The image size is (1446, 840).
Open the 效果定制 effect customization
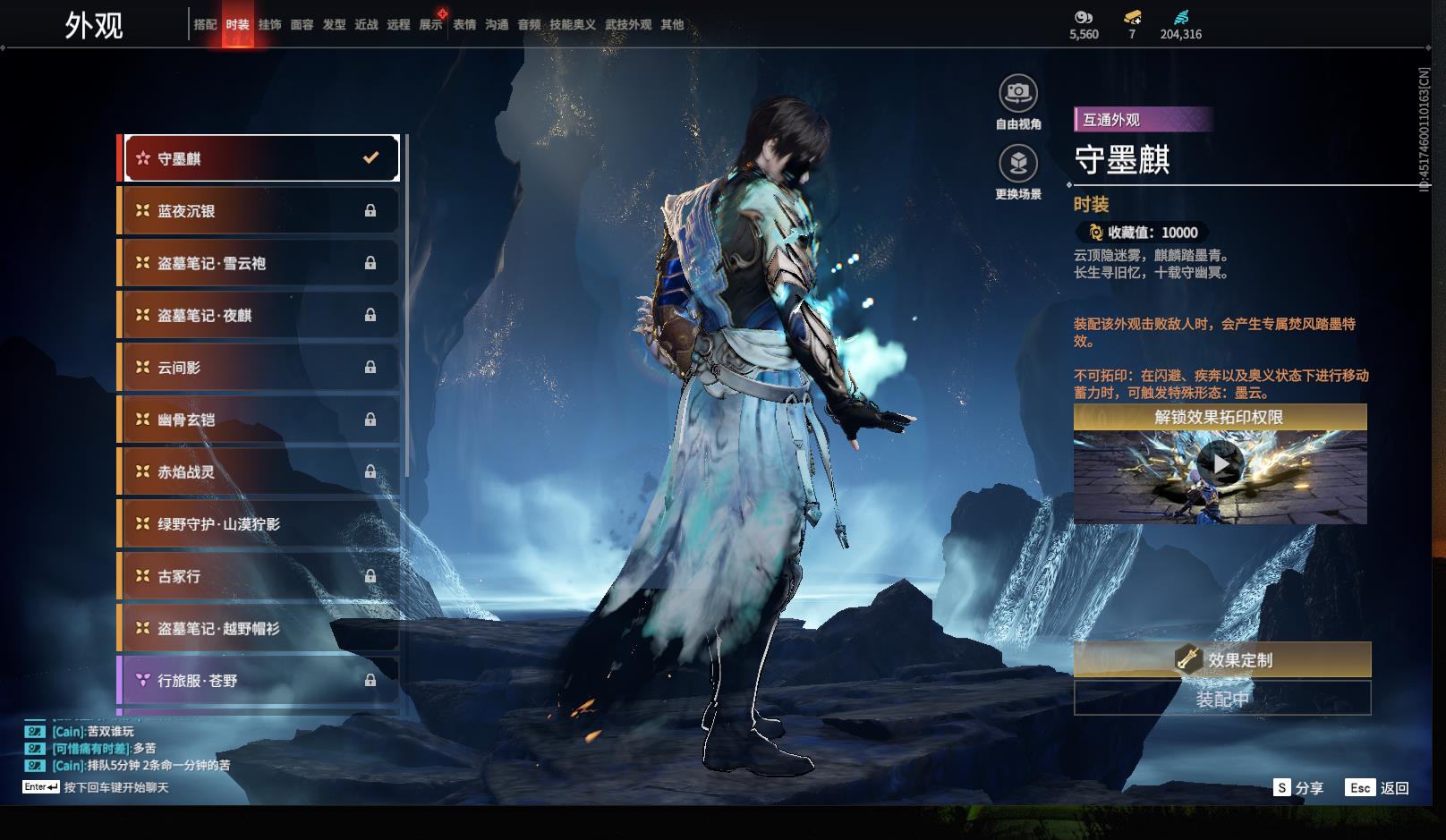coord(1222,660)
